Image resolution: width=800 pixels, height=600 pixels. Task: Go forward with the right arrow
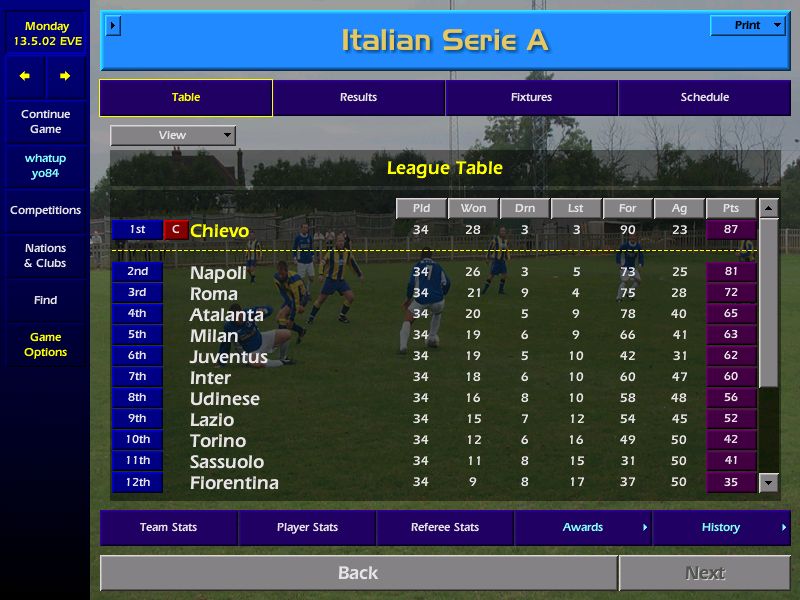tap(65, 76)
